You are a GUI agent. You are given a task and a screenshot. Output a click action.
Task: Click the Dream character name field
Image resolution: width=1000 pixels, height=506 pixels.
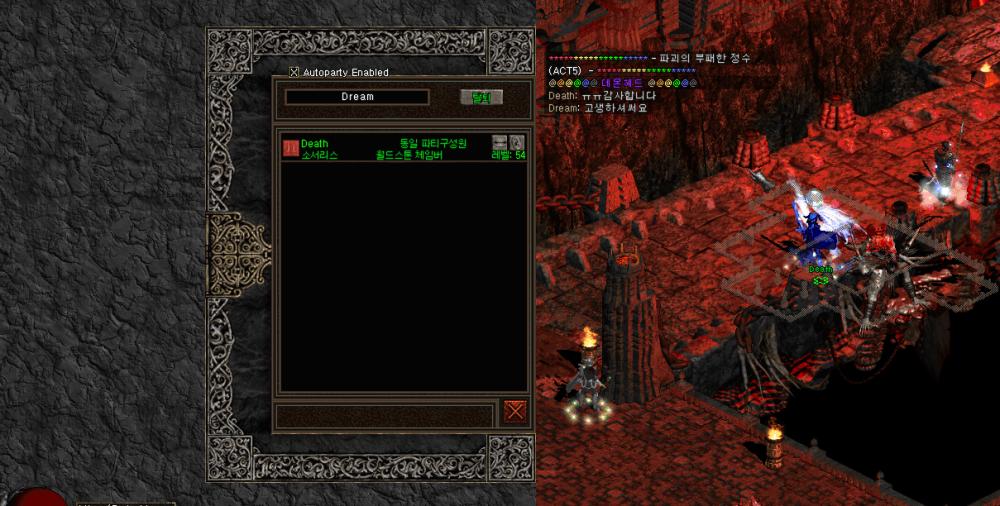pos(357,97)
